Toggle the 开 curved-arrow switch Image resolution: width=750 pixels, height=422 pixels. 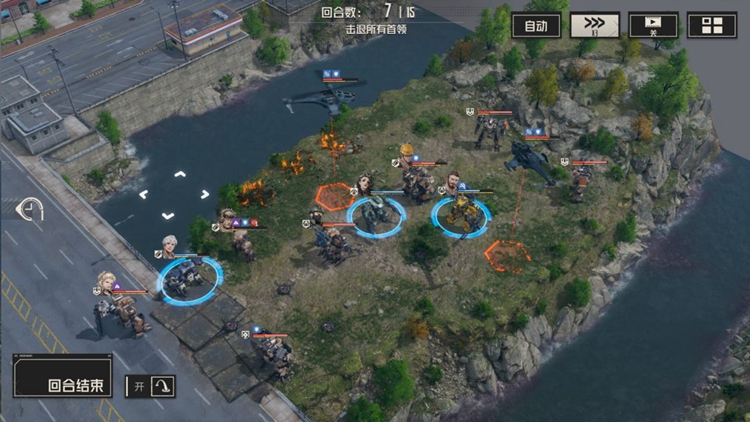click(150, 386)
